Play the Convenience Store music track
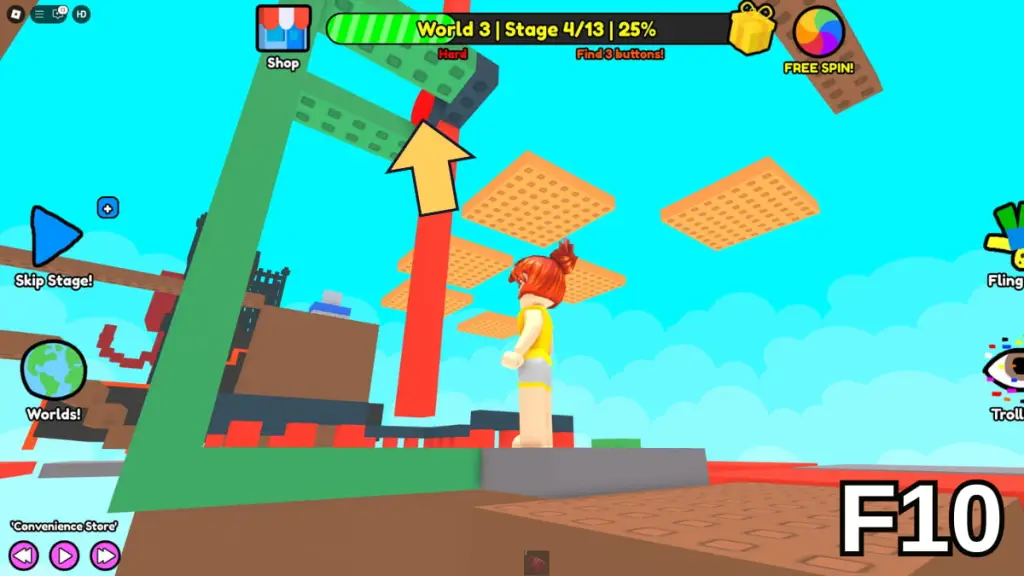Screen dimensions: 1024x576 [64, 555]
